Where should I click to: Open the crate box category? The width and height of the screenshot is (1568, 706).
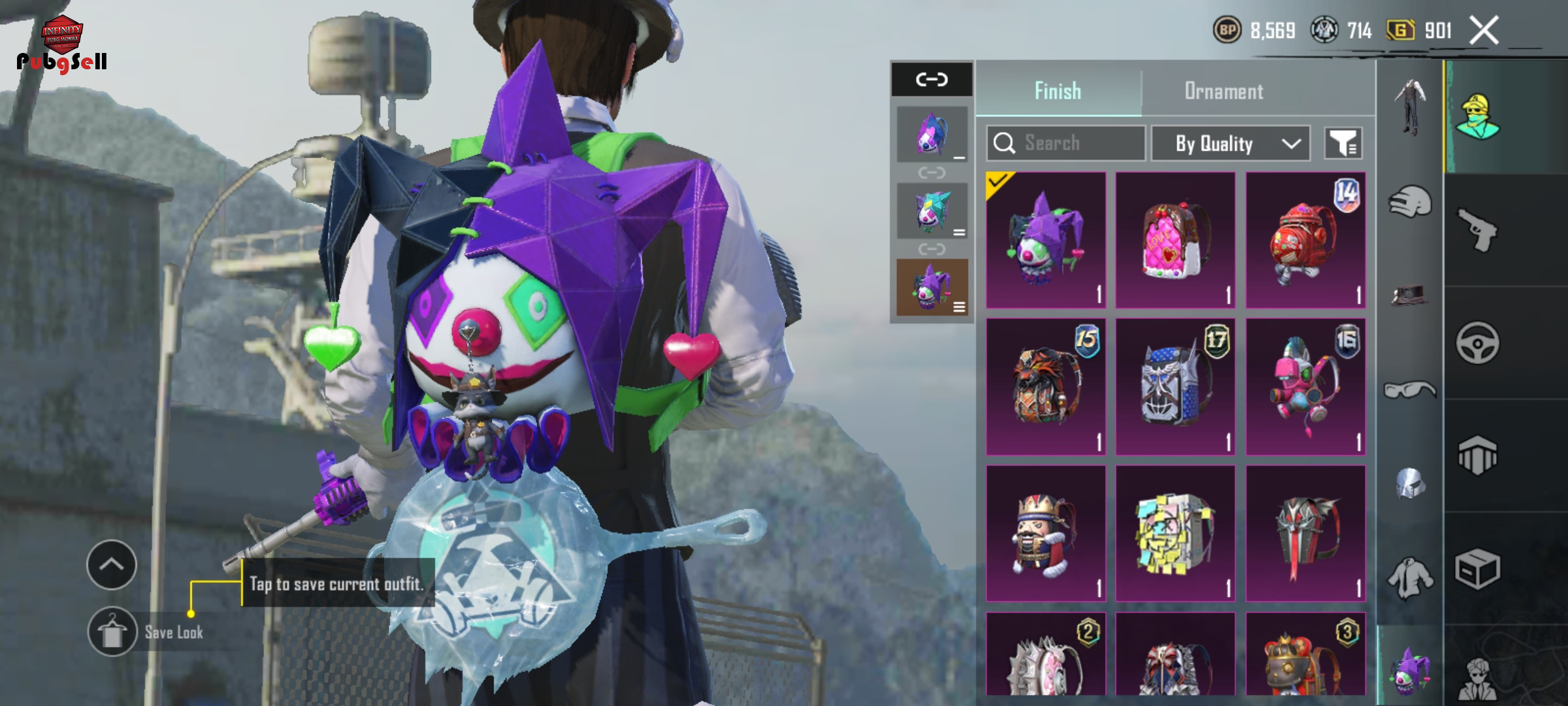click(1477, 569)
